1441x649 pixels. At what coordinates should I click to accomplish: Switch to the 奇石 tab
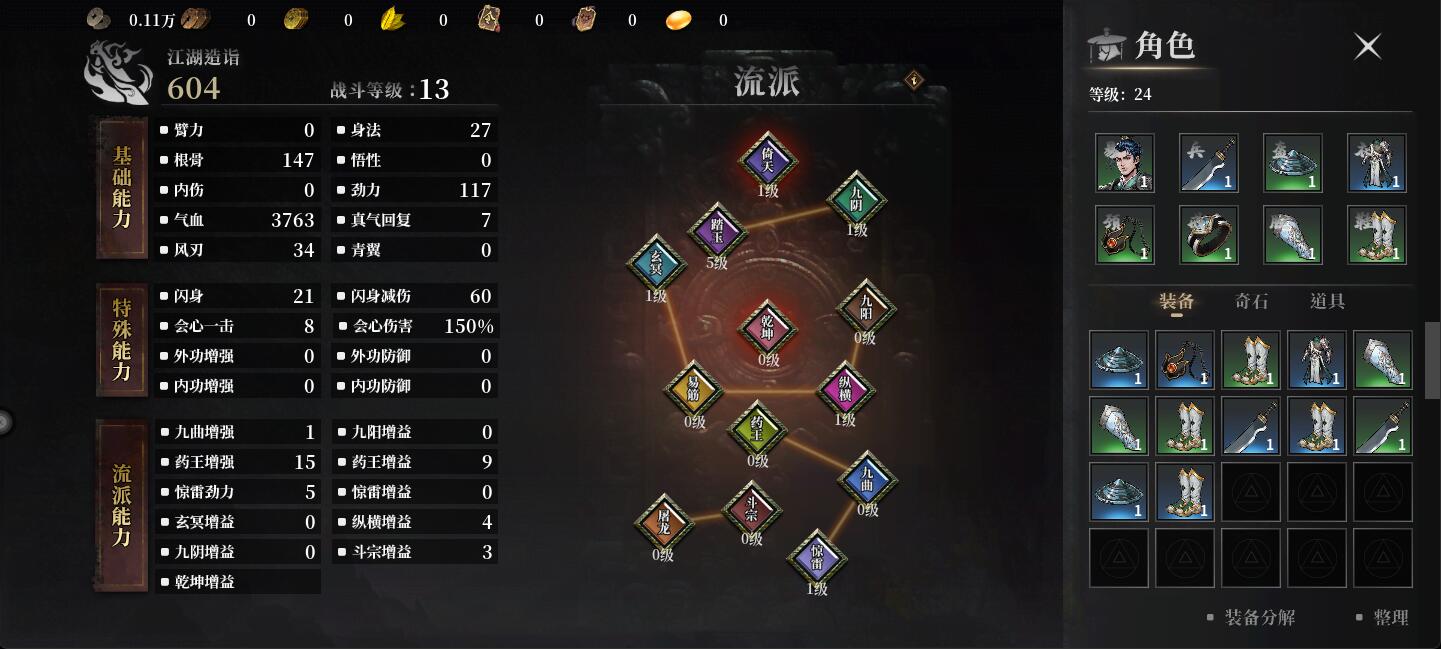pyautogui.click(x=1251, y=301)
